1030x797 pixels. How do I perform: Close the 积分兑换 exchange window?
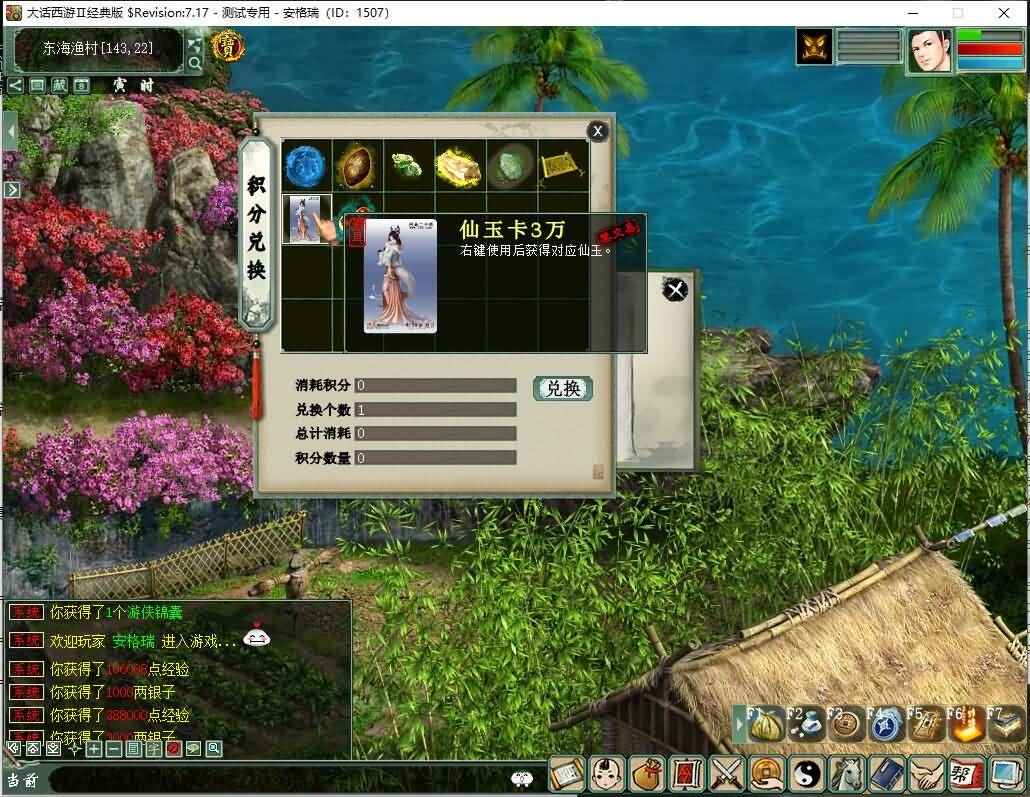(x=597, y=131)
